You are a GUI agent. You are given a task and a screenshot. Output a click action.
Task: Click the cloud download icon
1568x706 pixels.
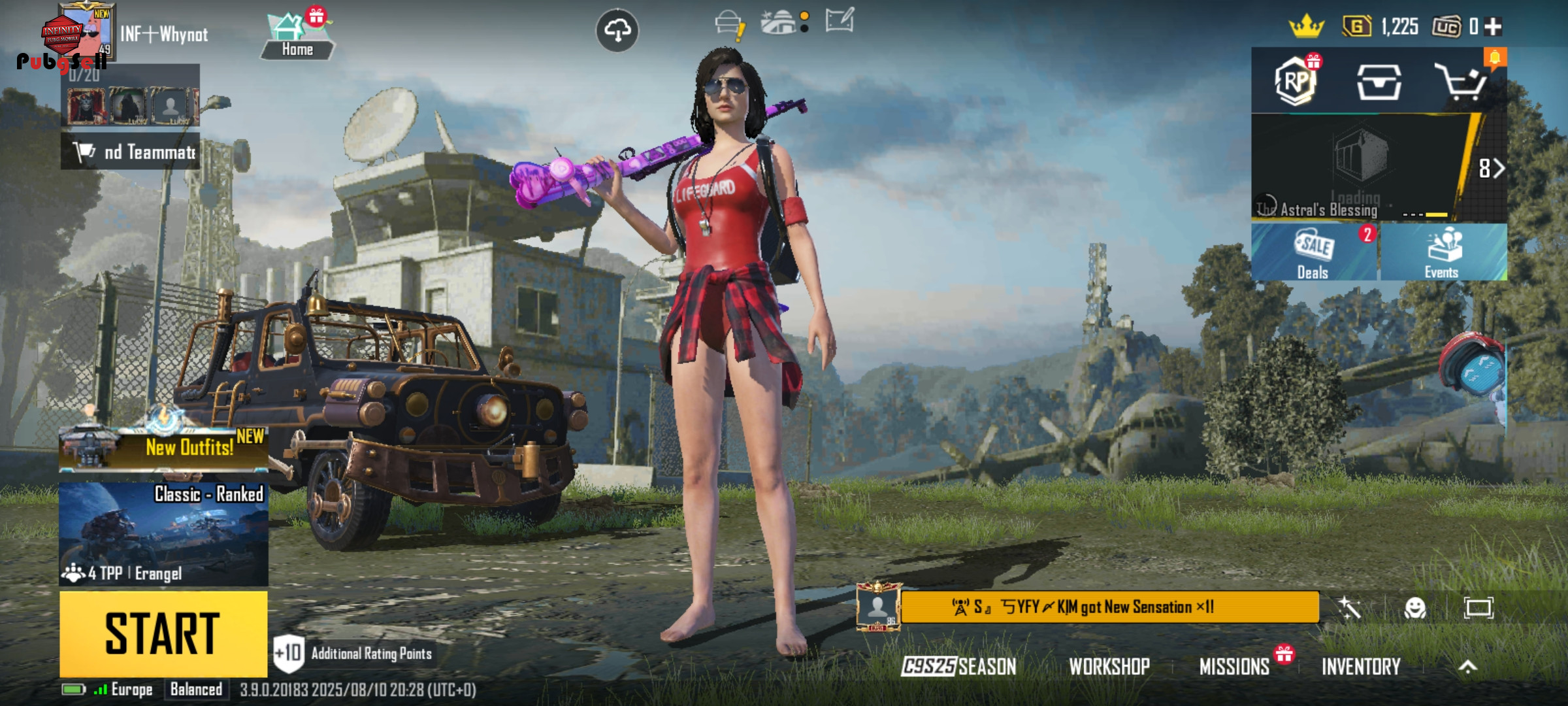coord(617,30)
